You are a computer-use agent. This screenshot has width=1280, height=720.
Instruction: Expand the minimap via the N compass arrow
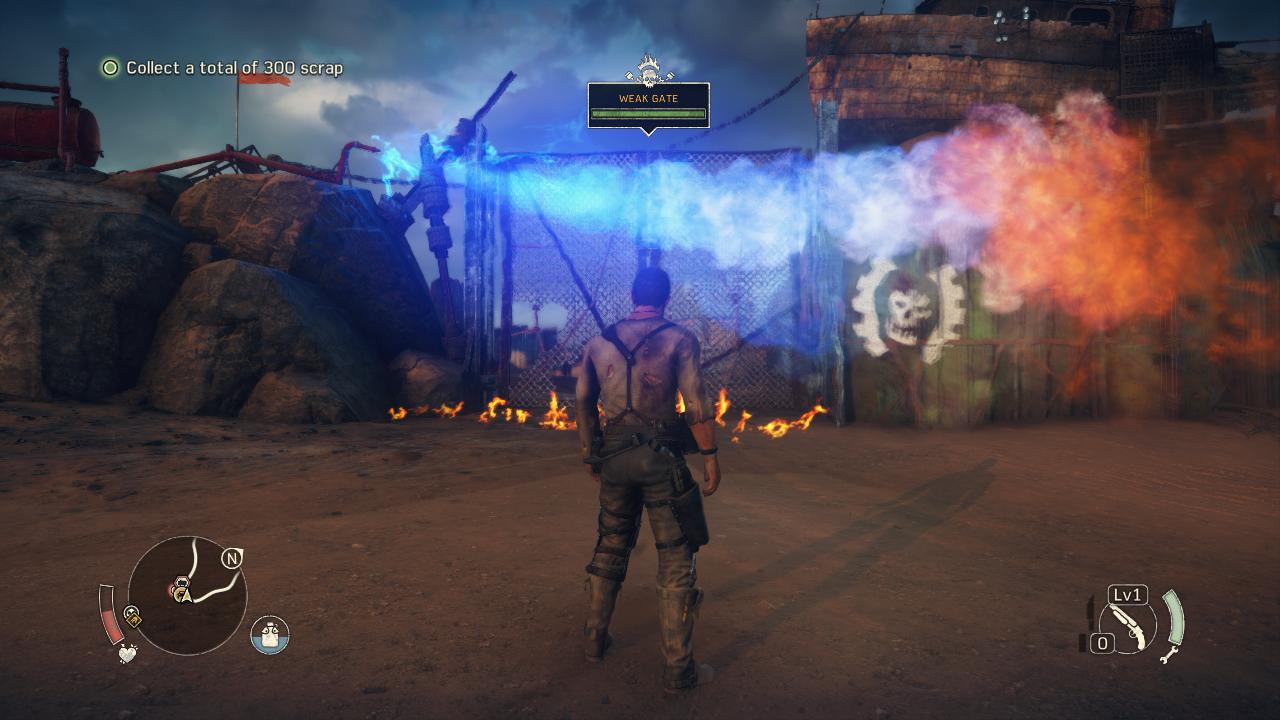[x=231, y=559]
